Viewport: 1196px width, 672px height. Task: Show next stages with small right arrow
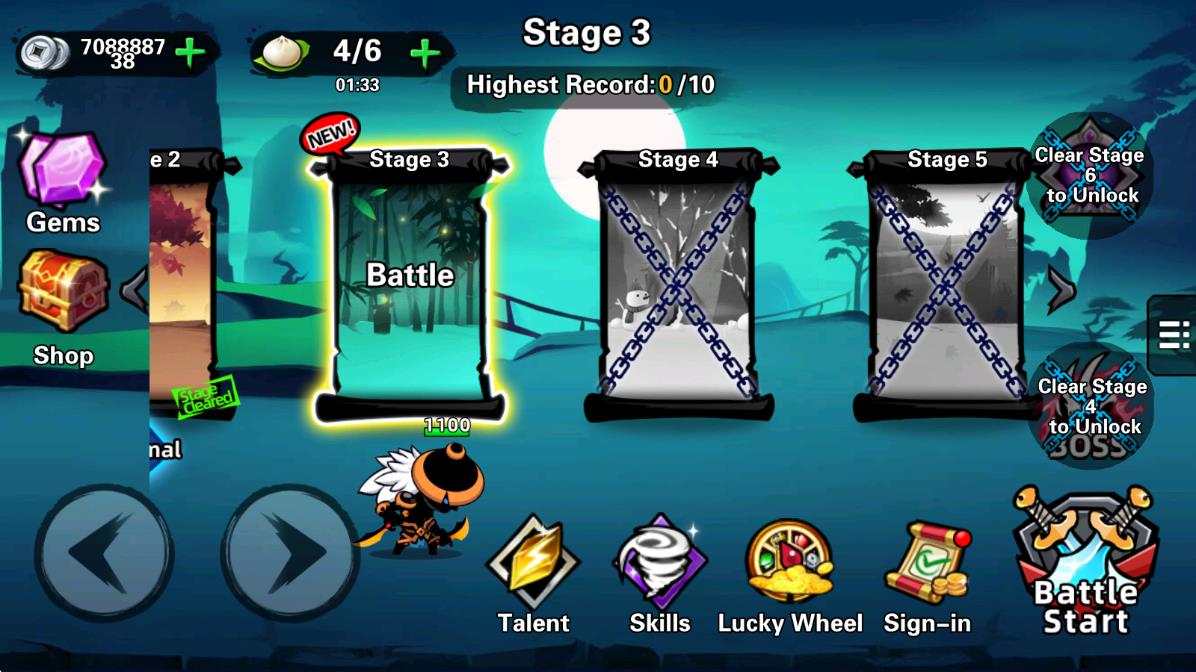(x=1060, y=290)
